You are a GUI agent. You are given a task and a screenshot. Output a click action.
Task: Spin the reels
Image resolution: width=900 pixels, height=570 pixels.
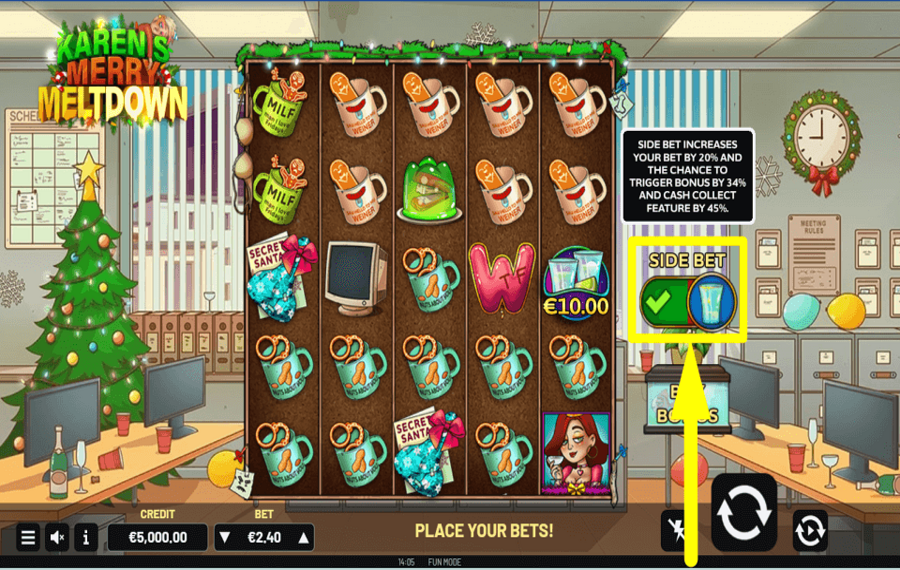point(744,513)
